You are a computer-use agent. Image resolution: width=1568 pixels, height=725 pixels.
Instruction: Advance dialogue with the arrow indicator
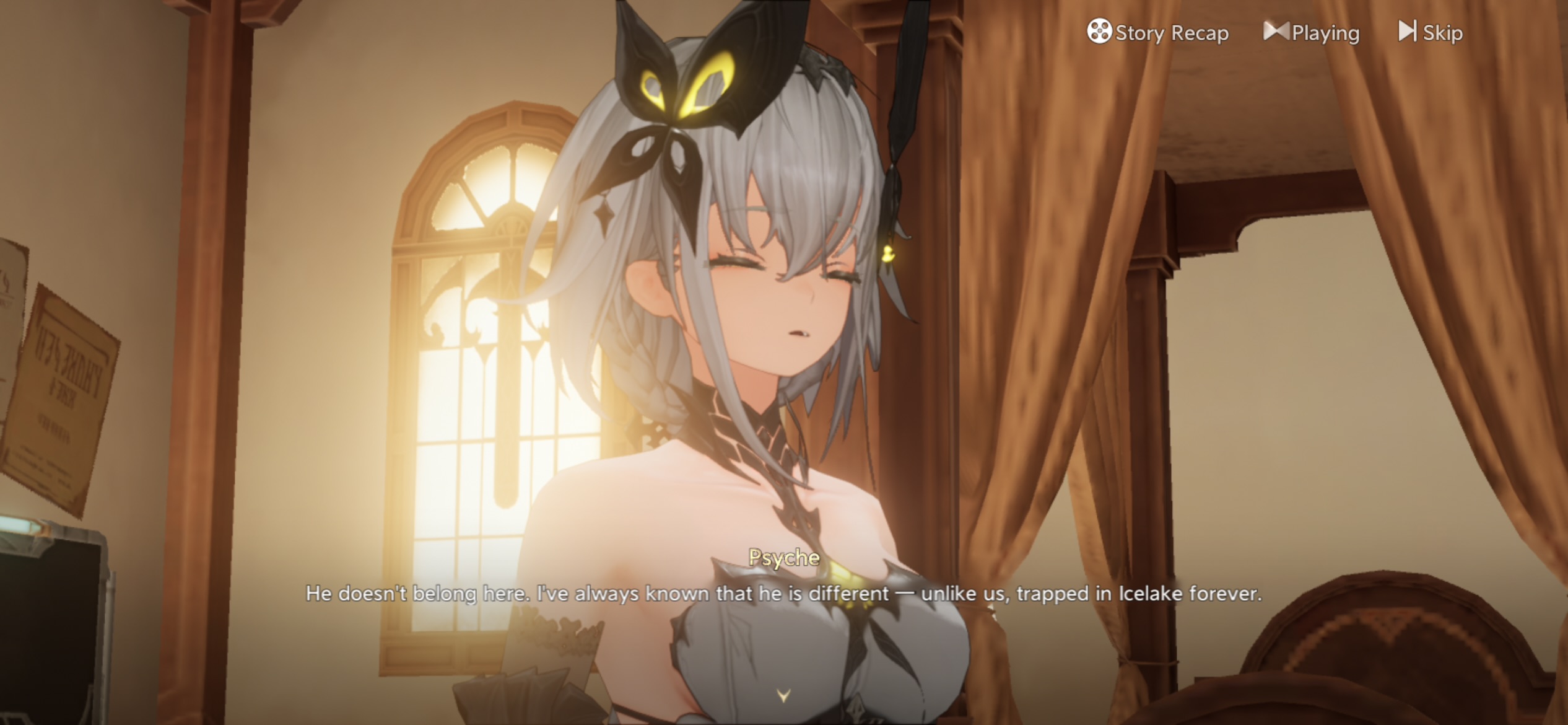(783, 696)
